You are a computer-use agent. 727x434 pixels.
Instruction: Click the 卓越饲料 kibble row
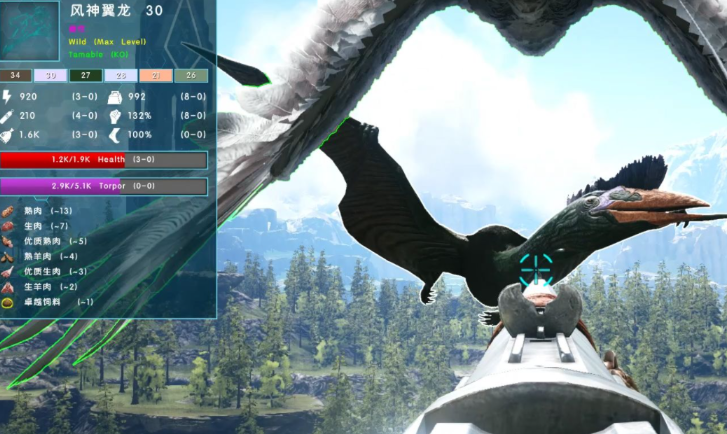[x=52, y=301]
